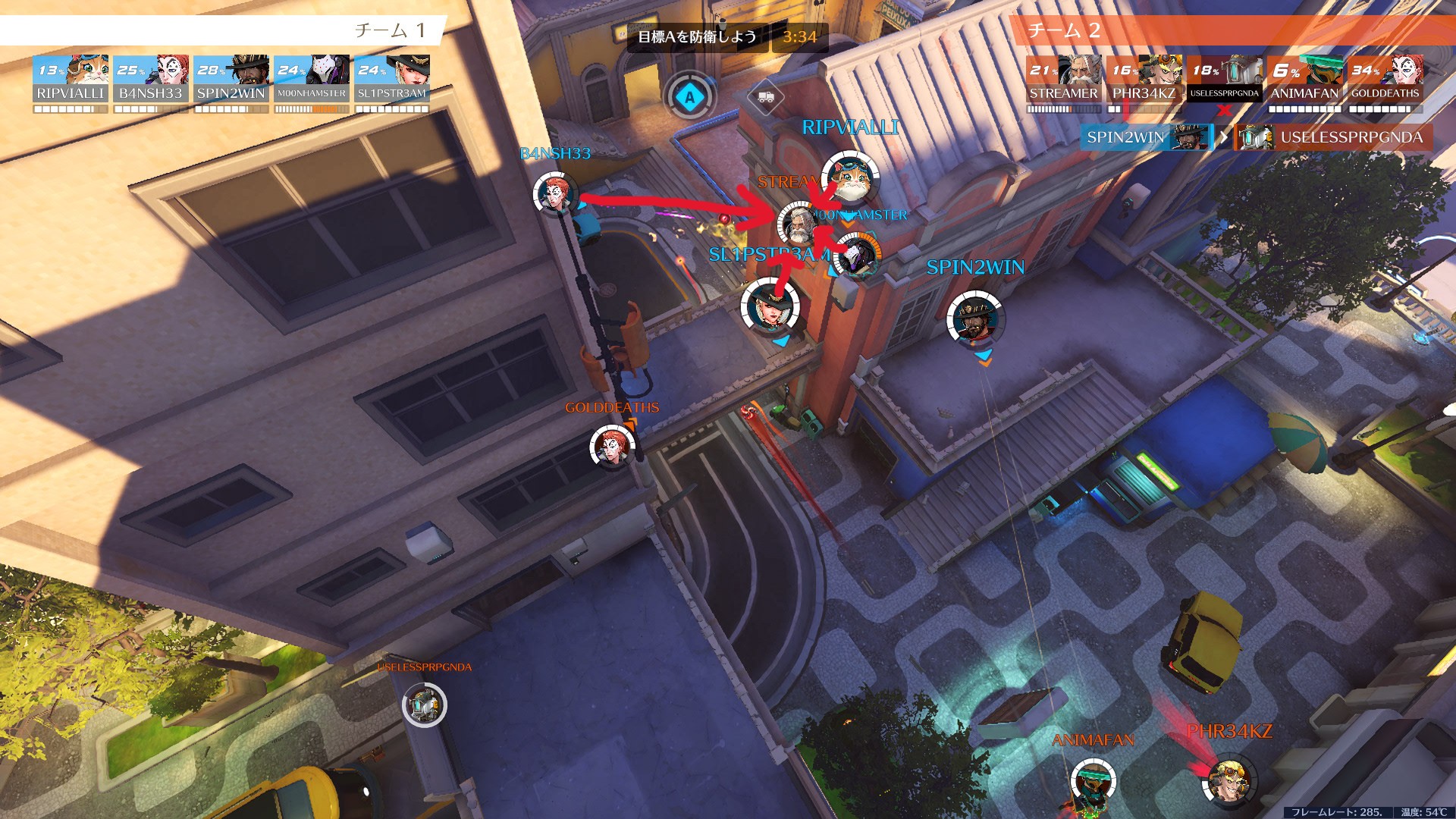Click MOONHAMSTER's player card in Team 1 bar

click(312, 79)
